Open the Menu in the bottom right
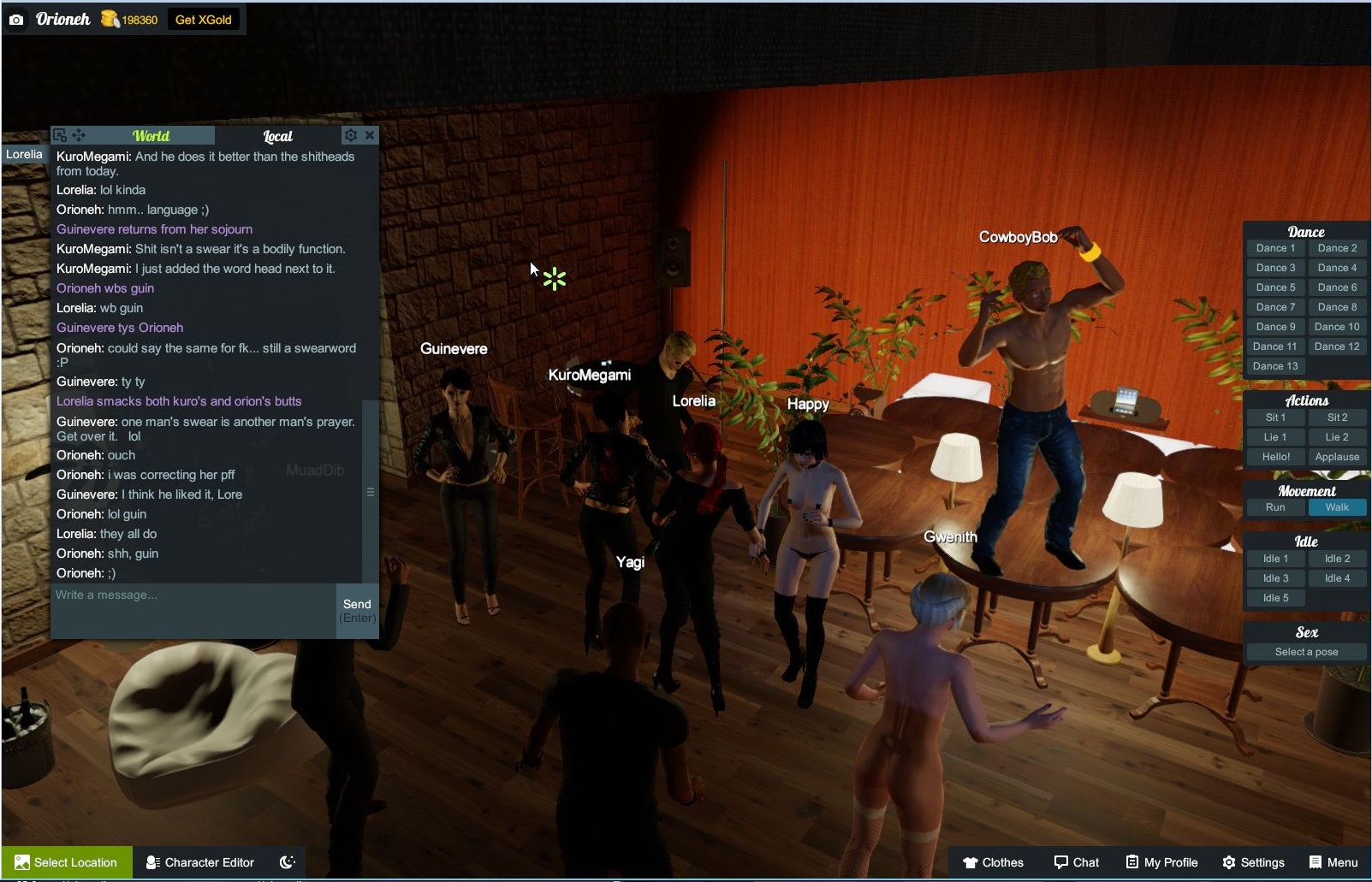 (x=1333, y=862)
